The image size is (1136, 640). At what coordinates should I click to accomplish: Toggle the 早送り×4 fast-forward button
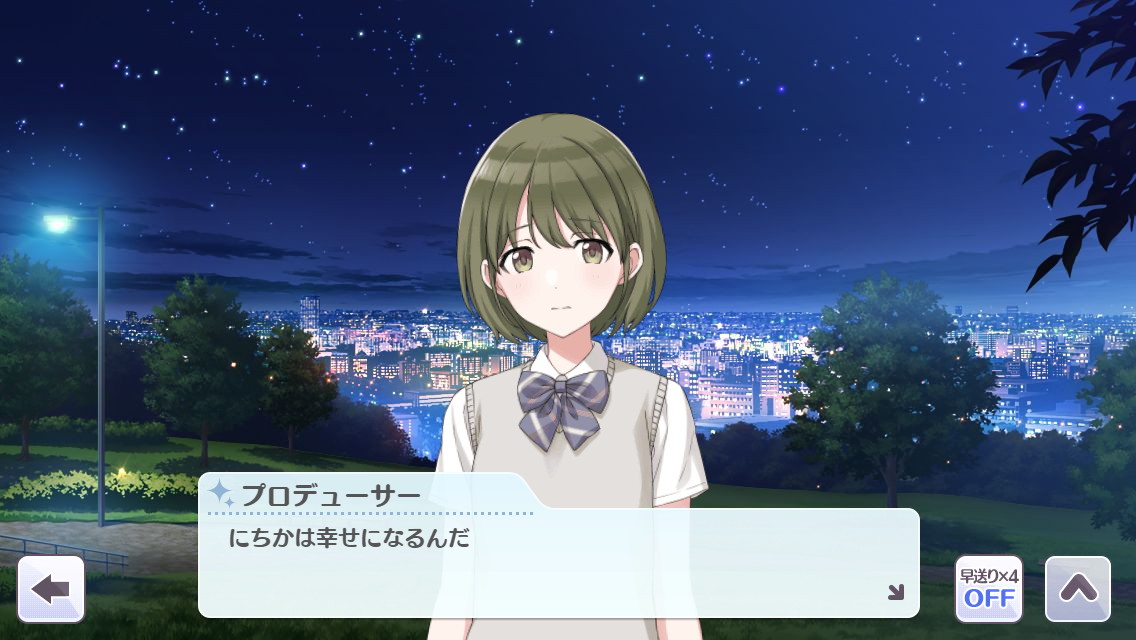[x=988, y=589]
